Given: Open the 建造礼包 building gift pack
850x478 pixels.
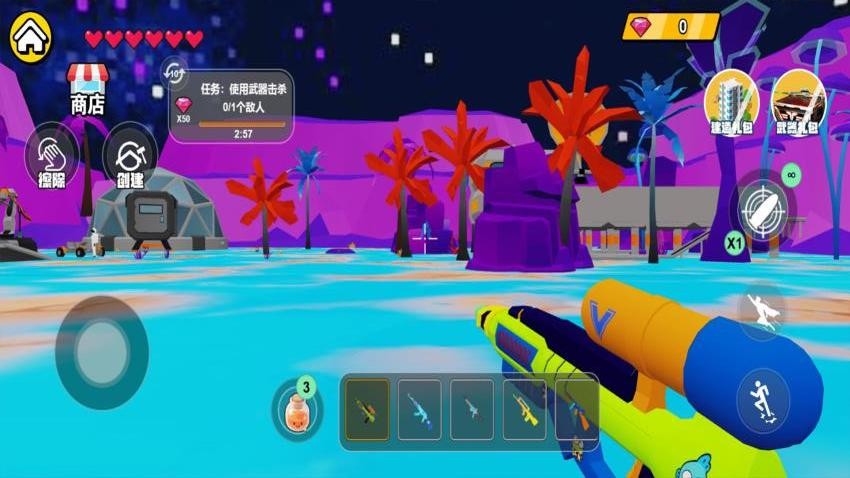Looking at the screenshot, I should [731, 103].
